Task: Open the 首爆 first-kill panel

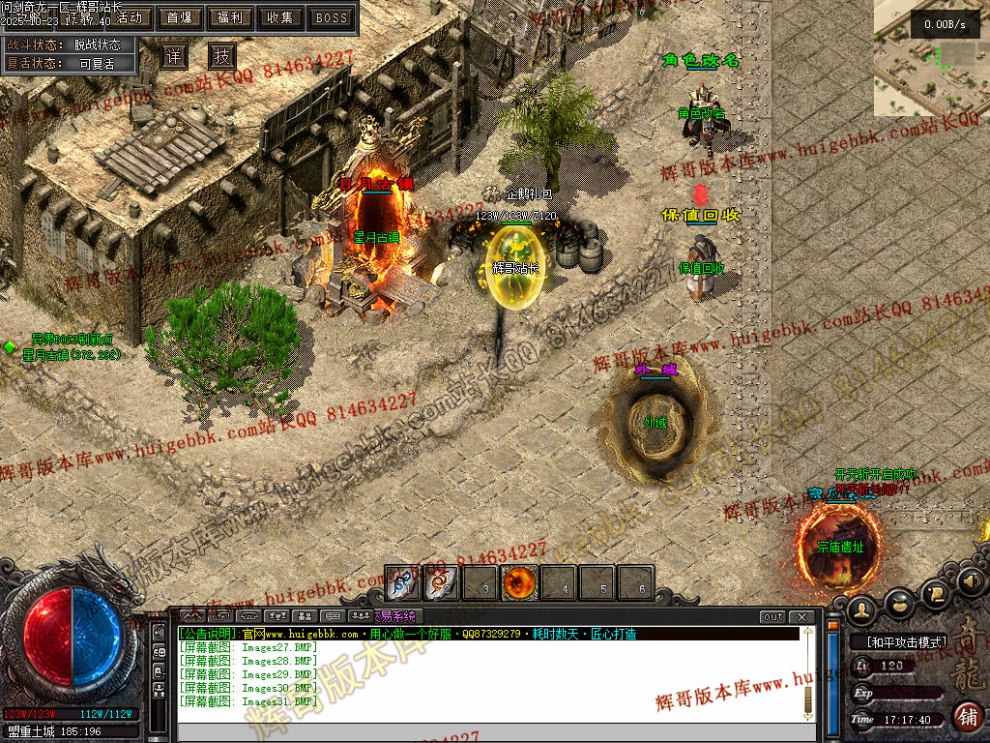Action: click(180, 17)
